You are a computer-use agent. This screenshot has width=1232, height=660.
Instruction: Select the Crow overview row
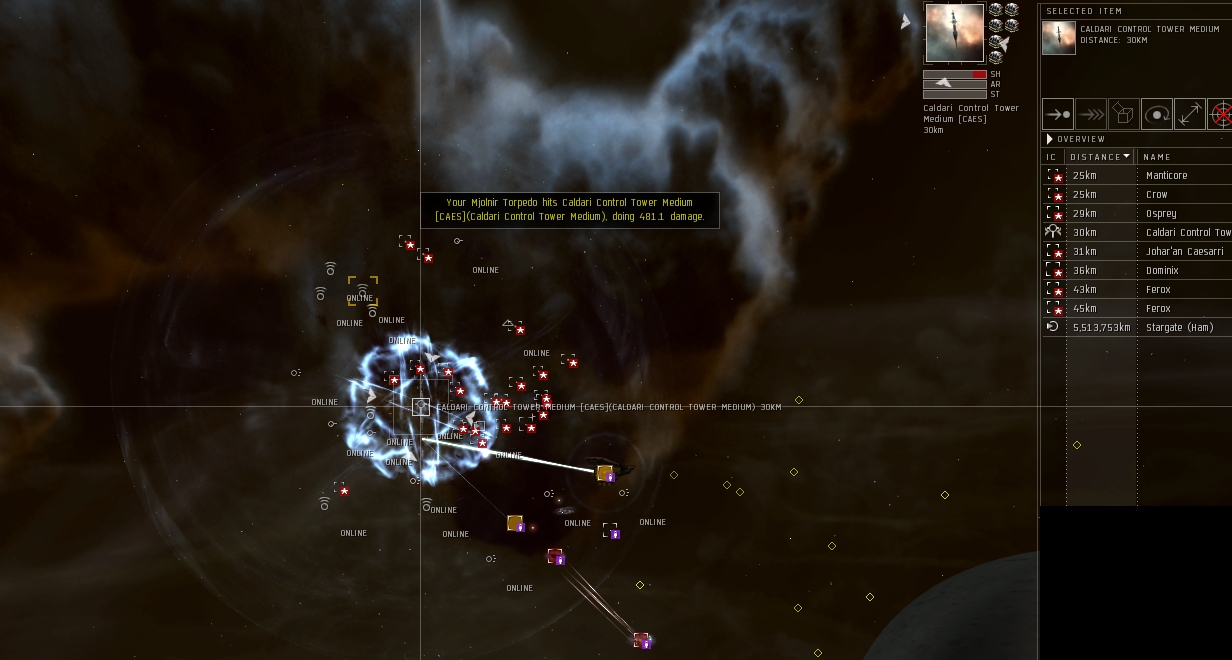tap(1156, 195)
